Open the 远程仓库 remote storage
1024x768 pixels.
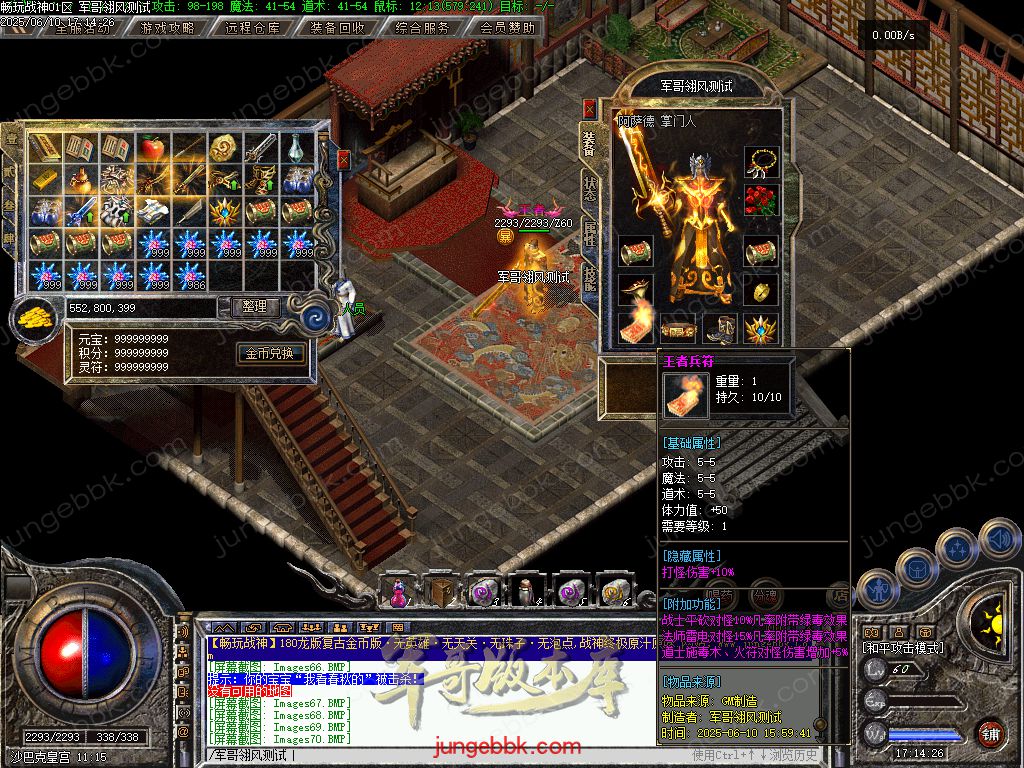click(252, 27)
